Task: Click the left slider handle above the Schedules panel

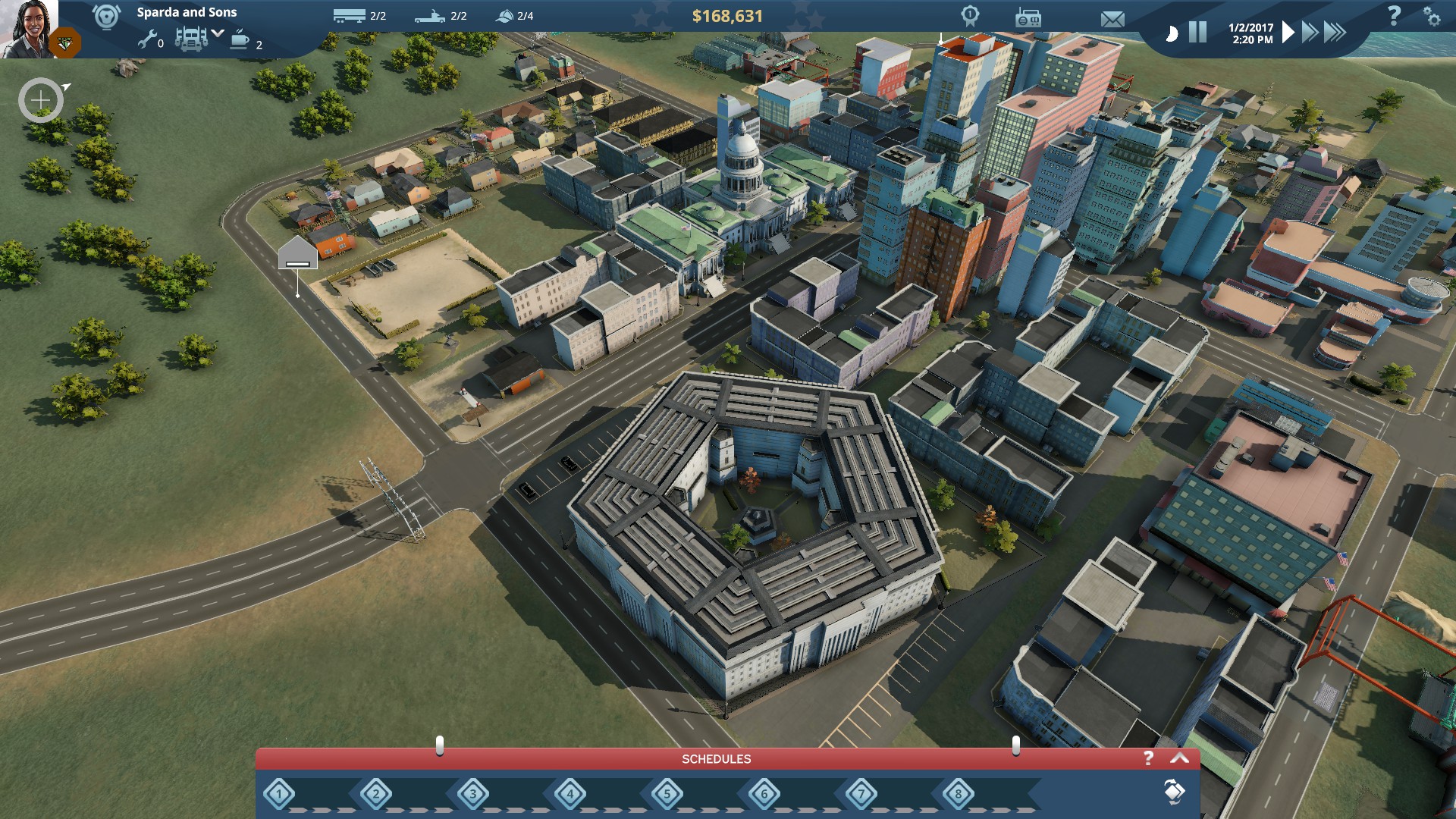Action: (x=438, y=745)
